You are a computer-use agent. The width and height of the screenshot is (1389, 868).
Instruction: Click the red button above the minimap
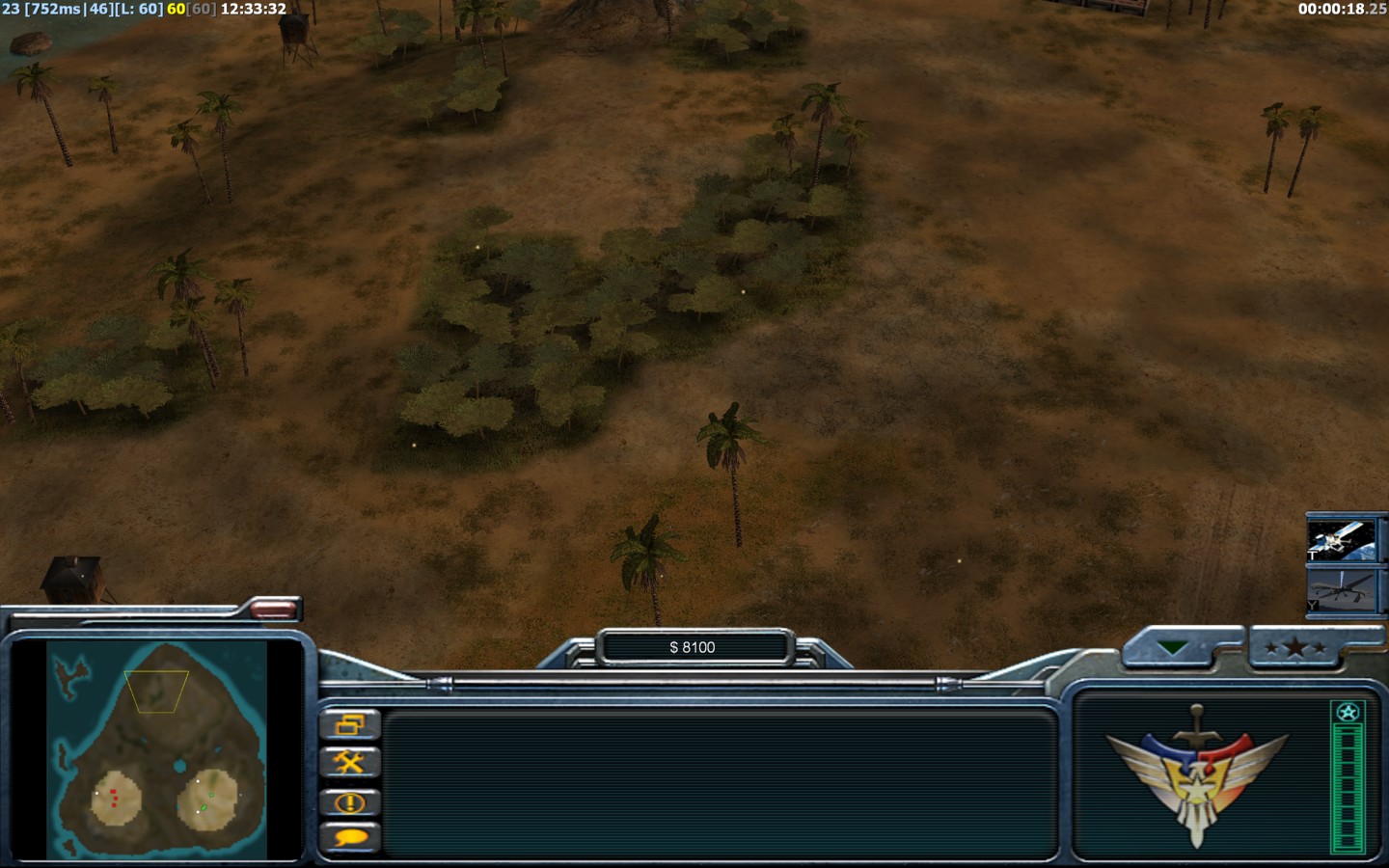tap(273, 609)
